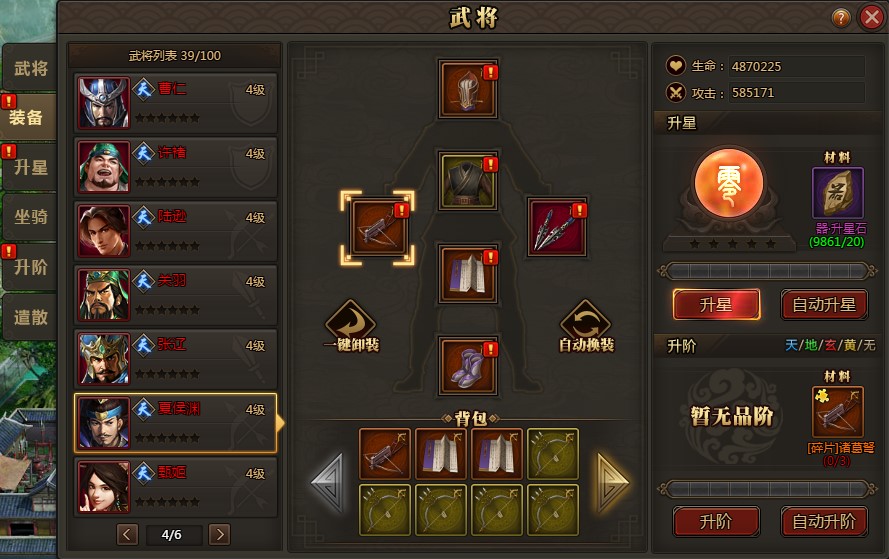Open the 坐骑 mount tab

coord(30,218)
